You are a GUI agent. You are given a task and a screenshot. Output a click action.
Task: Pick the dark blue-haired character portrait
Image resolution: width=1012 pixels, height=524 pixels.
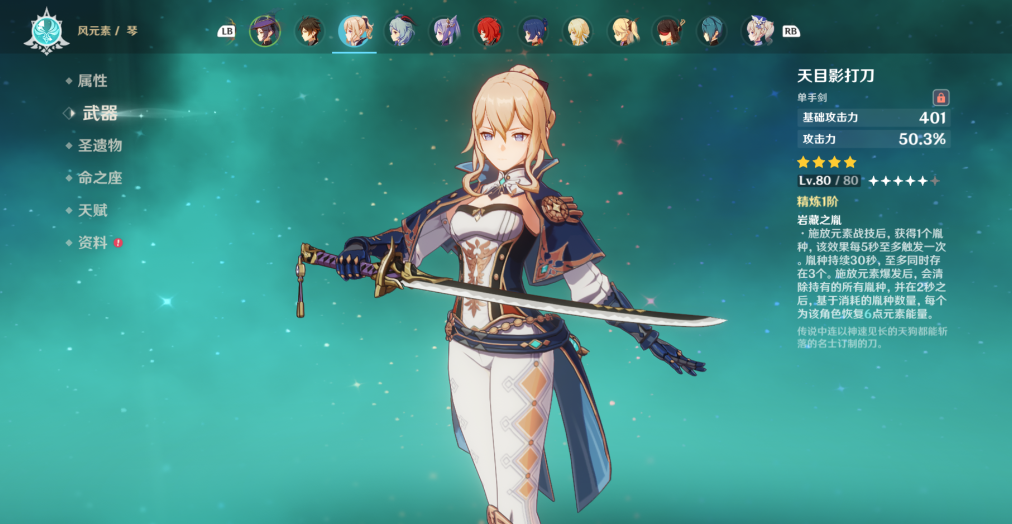533,31
